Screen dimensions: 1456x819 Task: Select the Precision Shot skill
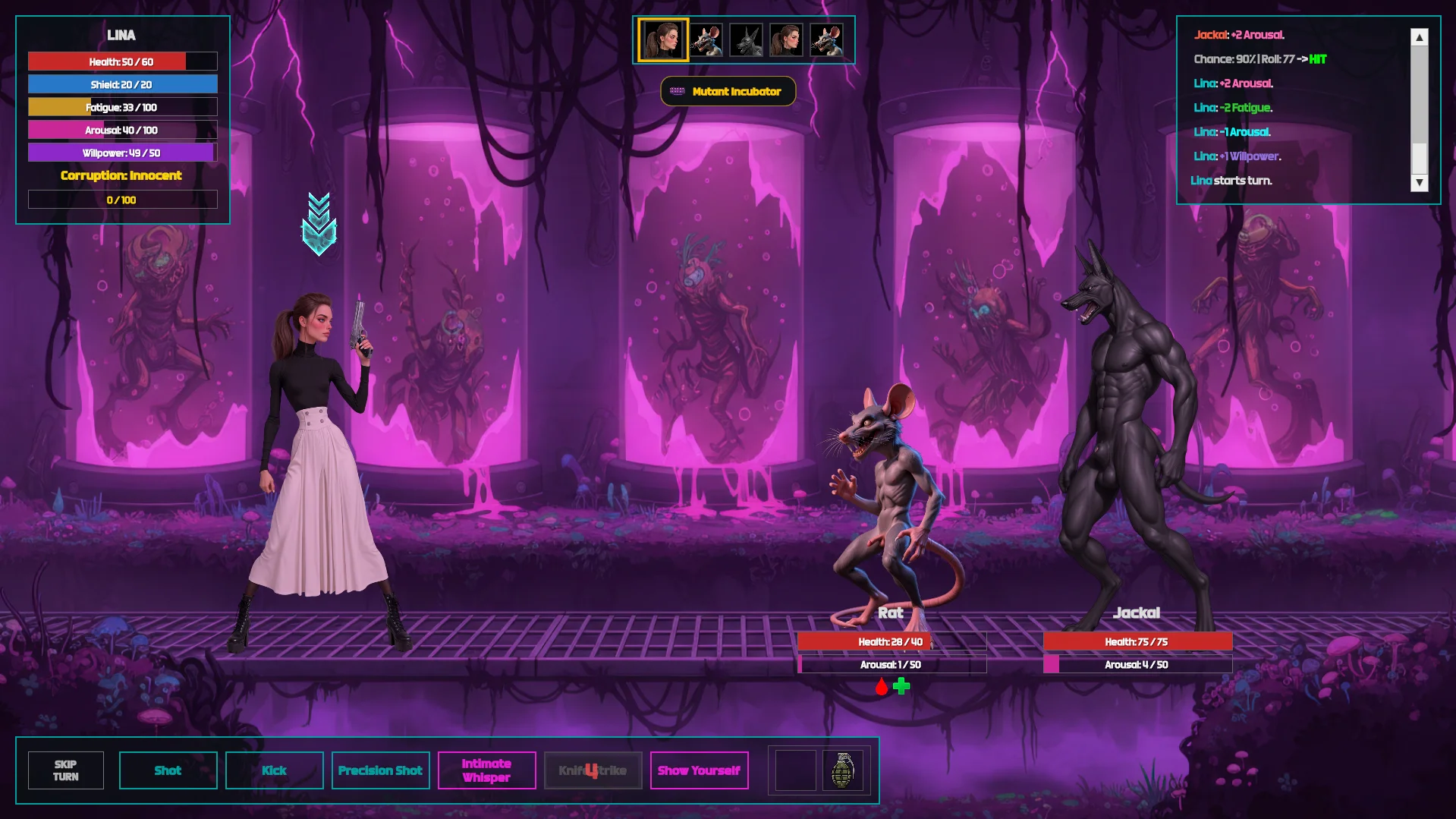[380, 770]
